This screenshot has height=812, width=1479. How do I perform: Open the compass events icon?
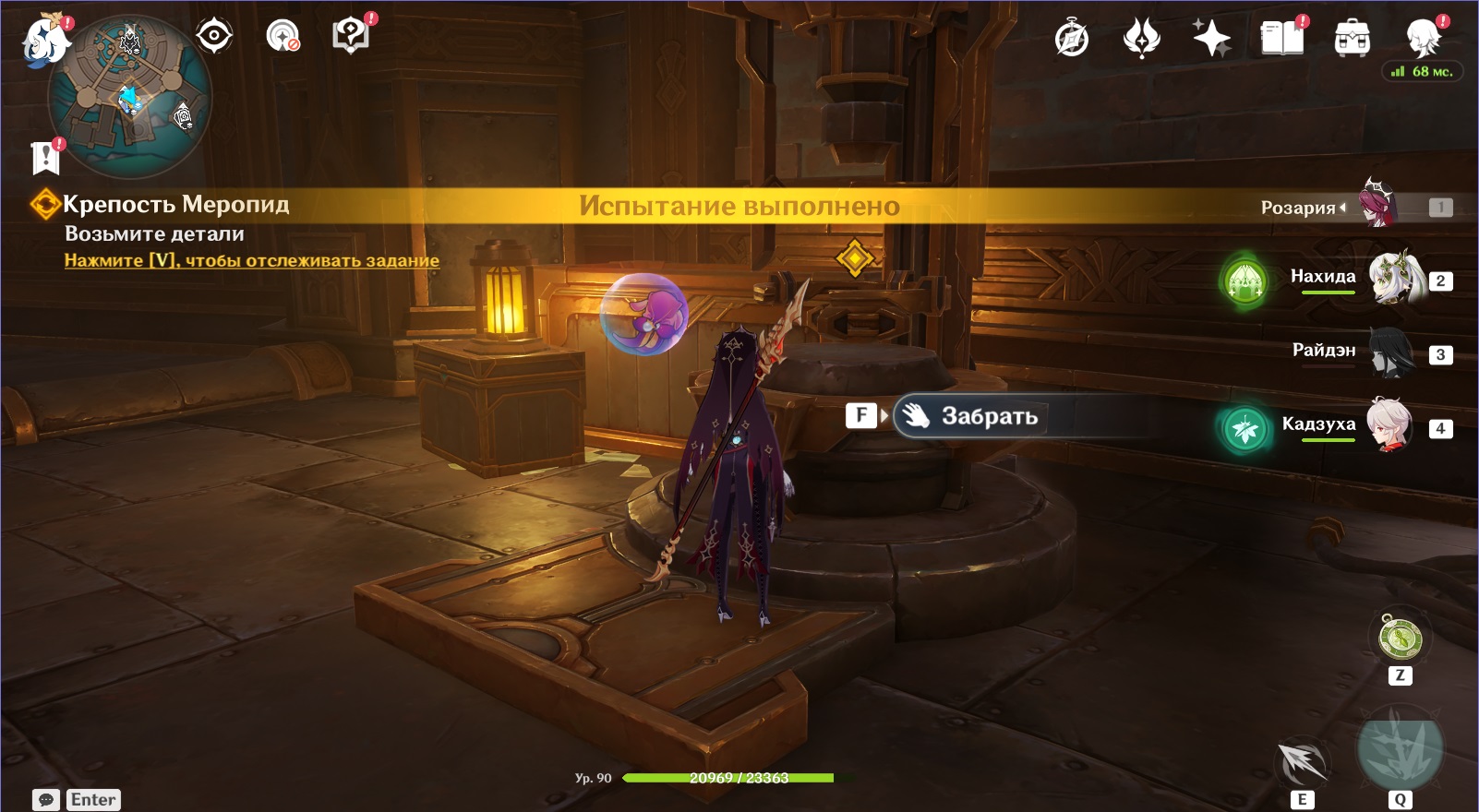coord(1072,39)
